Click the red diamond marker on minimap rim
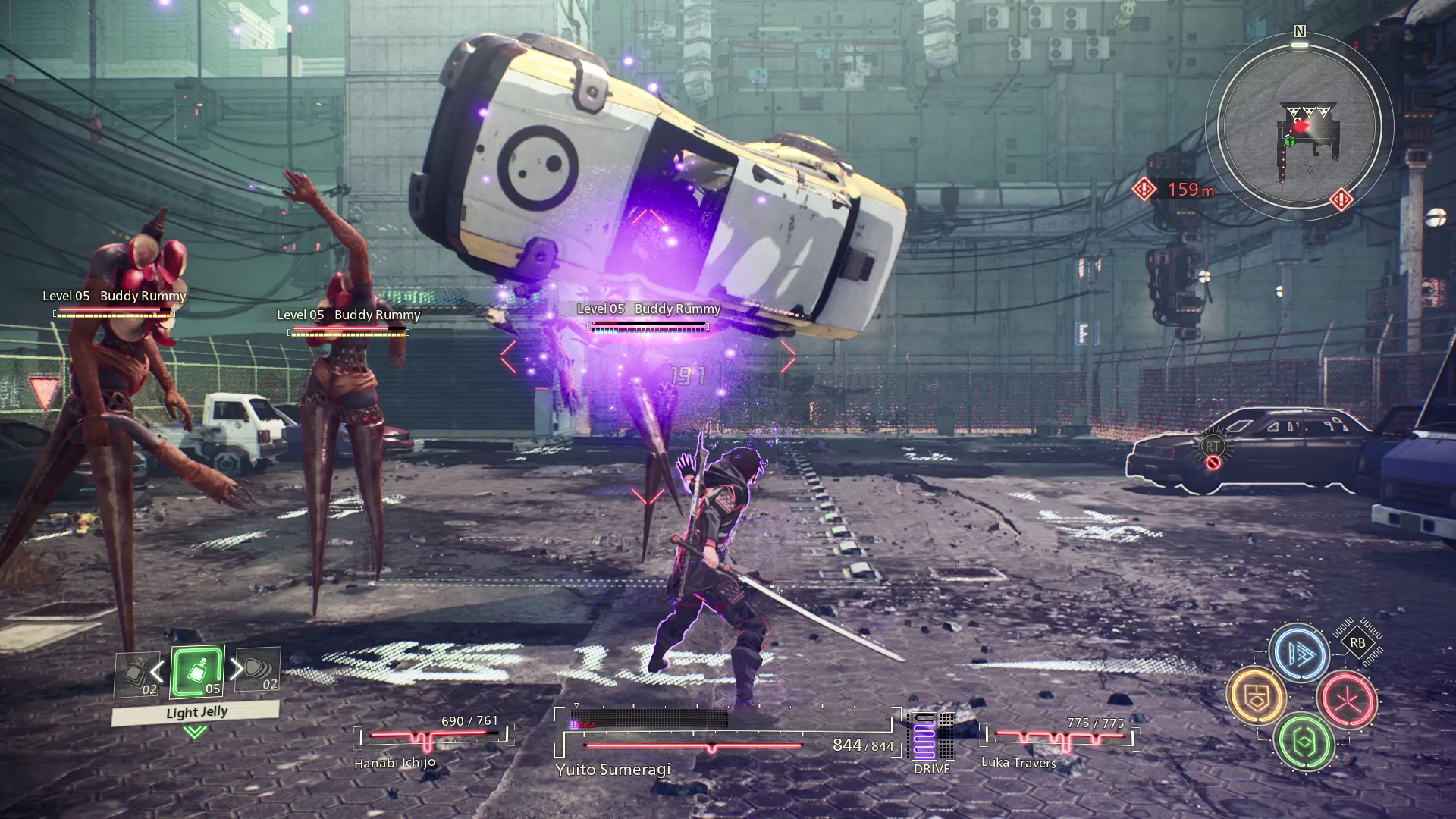The height and width of the screenshot is (819, 1456). coord(1341,200)
